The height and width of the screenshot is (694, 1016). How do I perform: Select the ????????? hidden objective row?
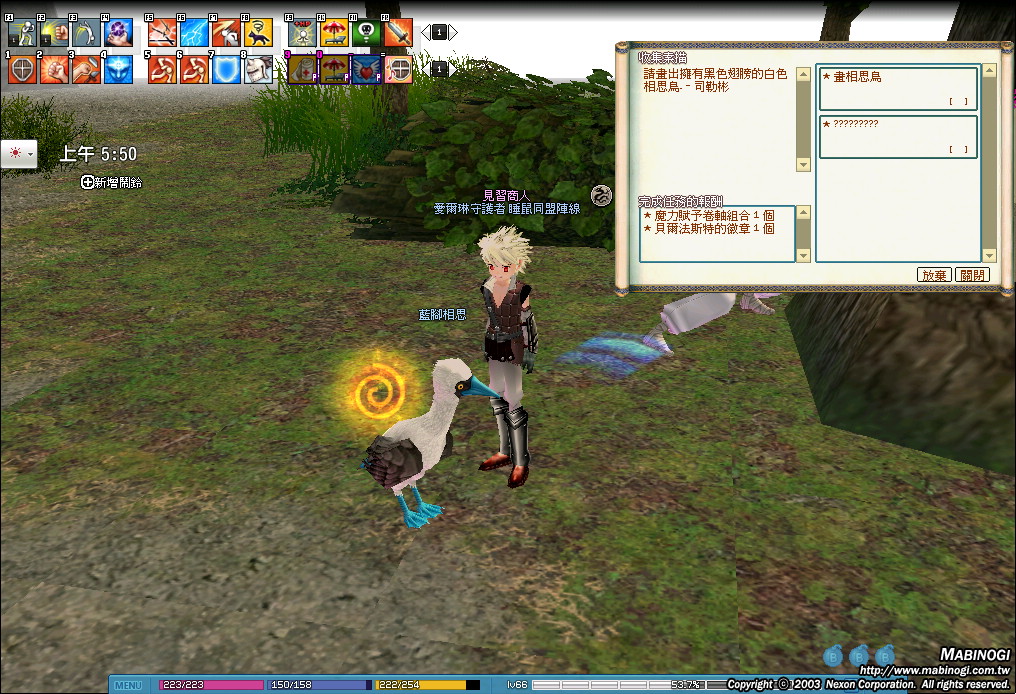pyautogui.click(x=897, y=136)
